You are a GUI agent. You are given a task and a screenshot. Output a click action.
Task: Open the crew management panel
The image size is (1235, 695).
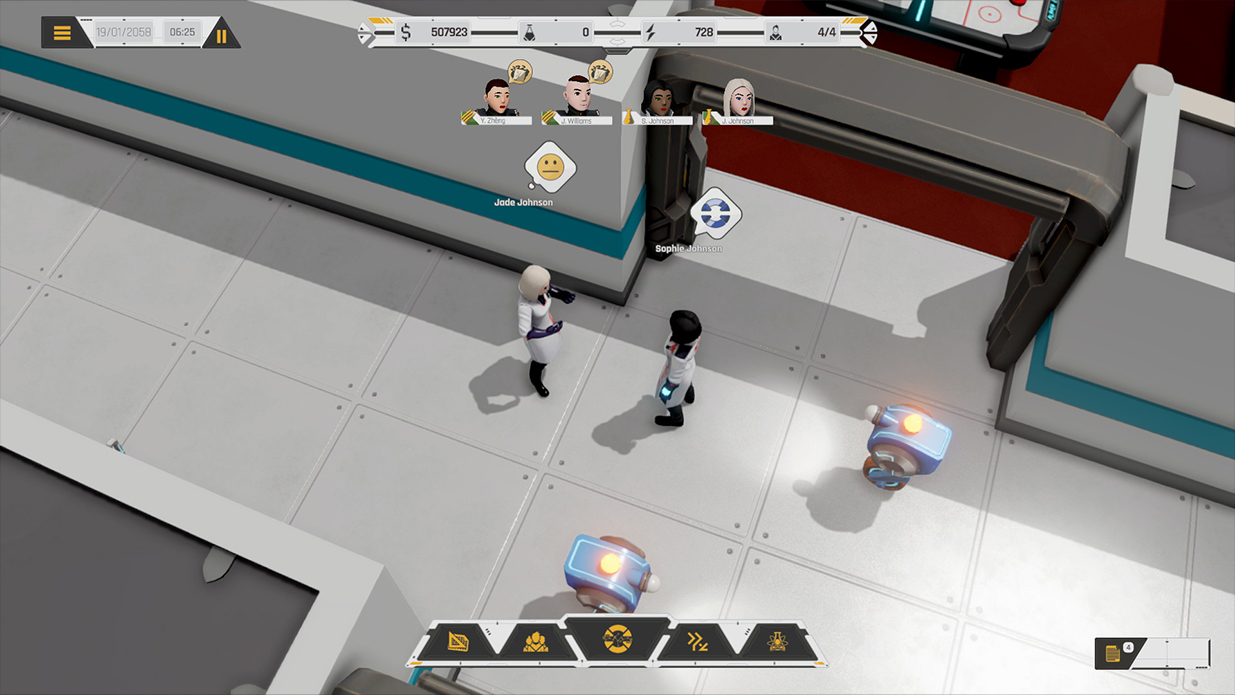tap(536, 641)
